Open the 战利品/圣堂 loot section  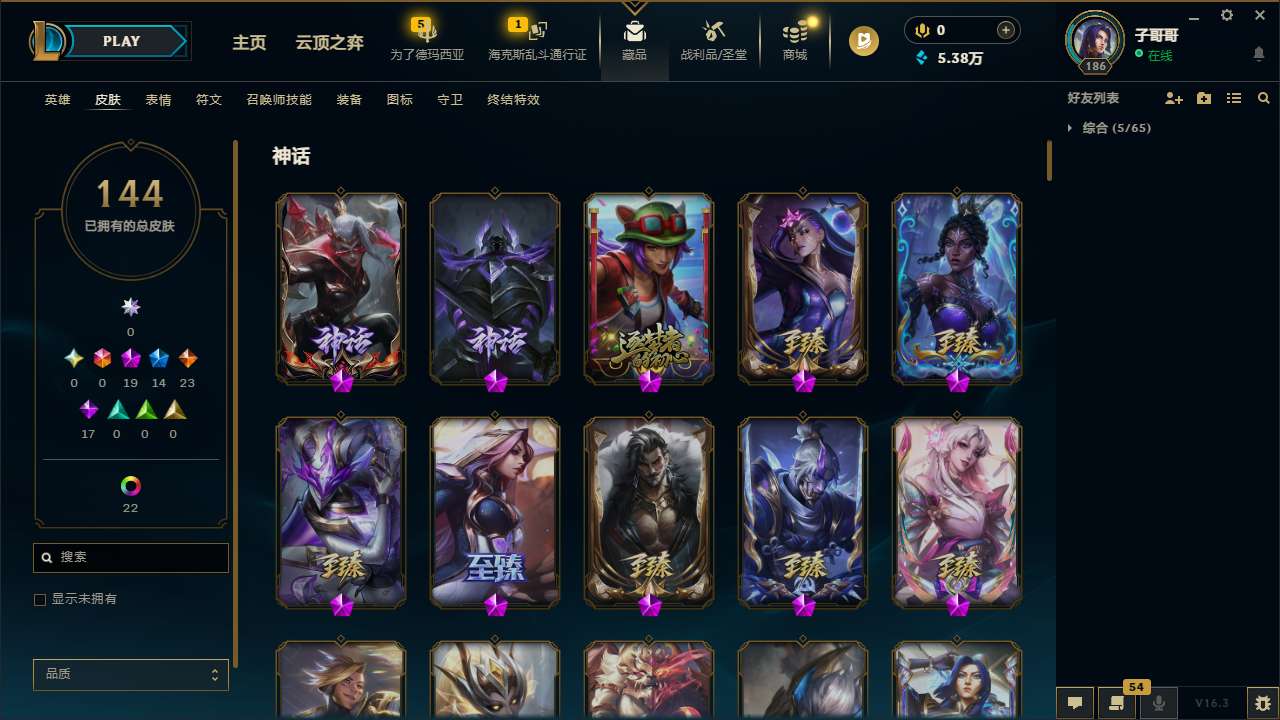(x=713, y=42)
